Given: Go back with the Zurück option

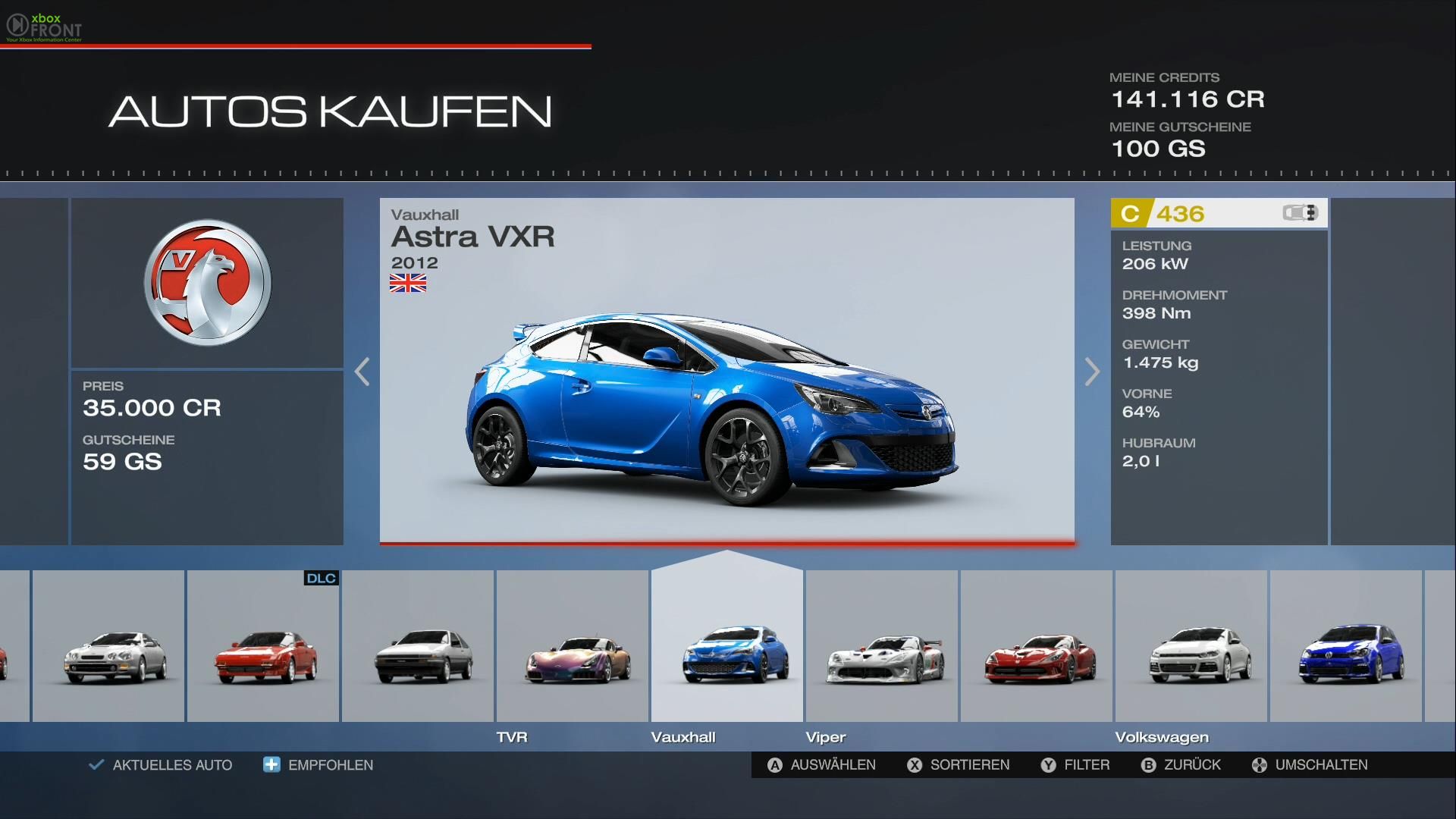Looking at the screenshot, I should coord(1181,765).
